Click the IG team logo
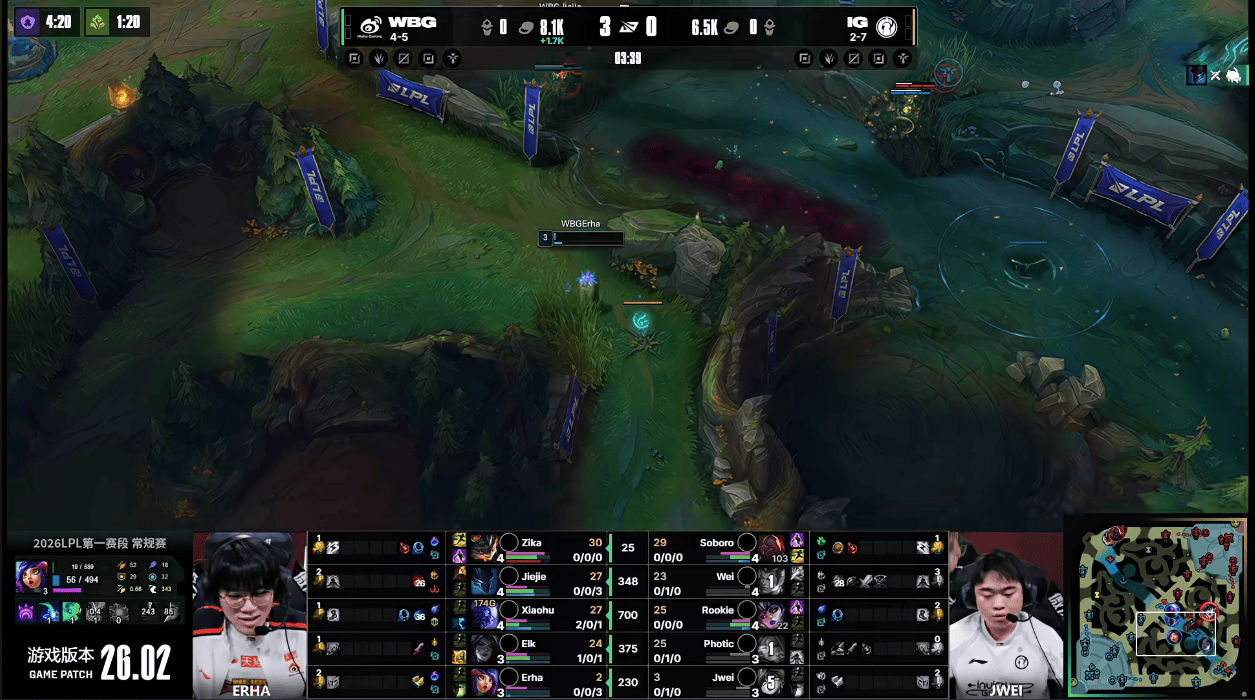Image resolution: width=1255 pixels, height=700 pixels. tap(886, 27)
